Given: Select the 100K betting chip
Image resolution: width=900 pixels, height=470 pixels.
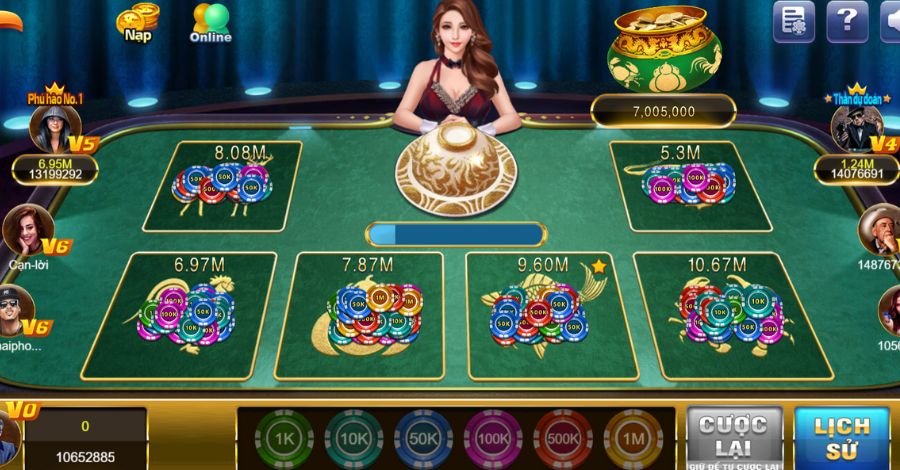Looking at the screenshot, I should click(x=493, y=439).
